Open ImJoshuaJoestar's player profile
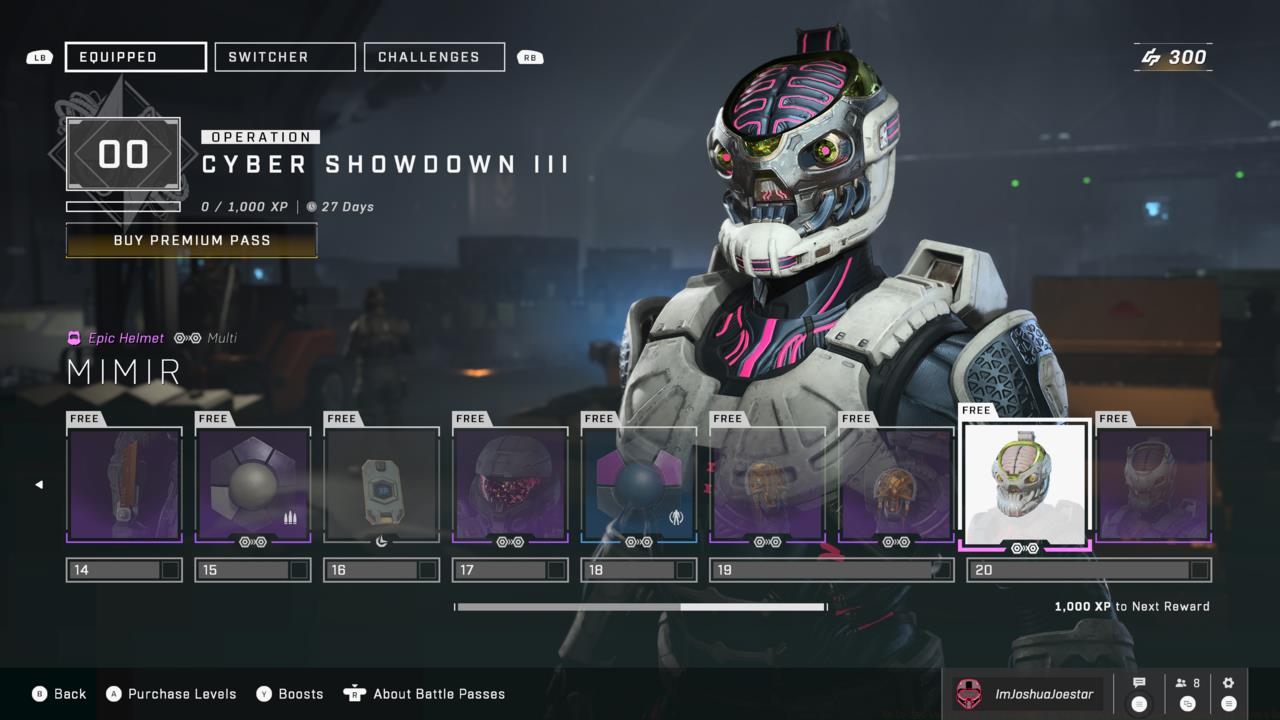Viewport: 1280px width, 720px height. tap(1027, 694)
